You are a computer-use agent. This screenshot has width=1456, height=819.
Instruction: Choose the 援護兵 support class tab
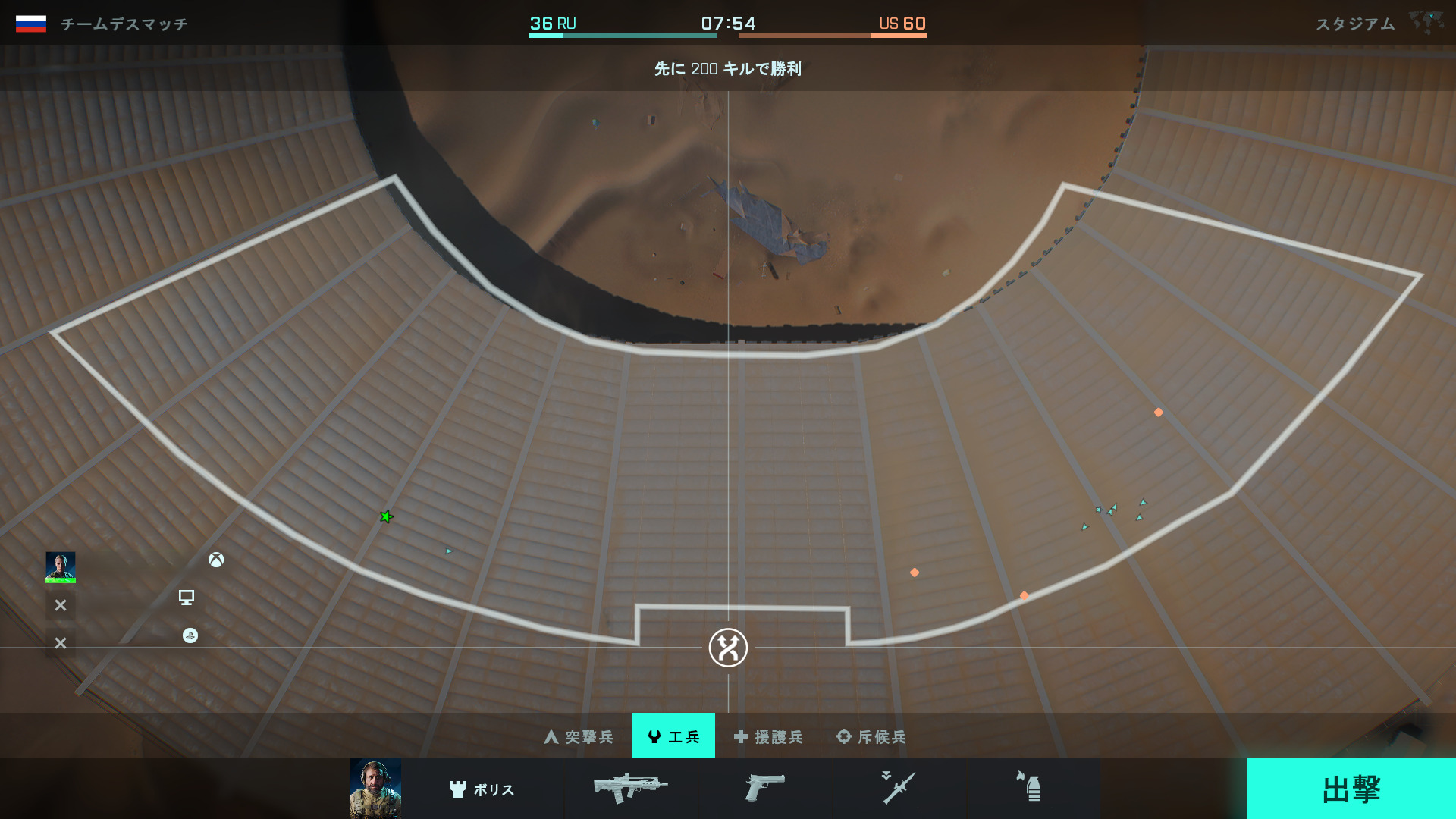tap(768, 736)
